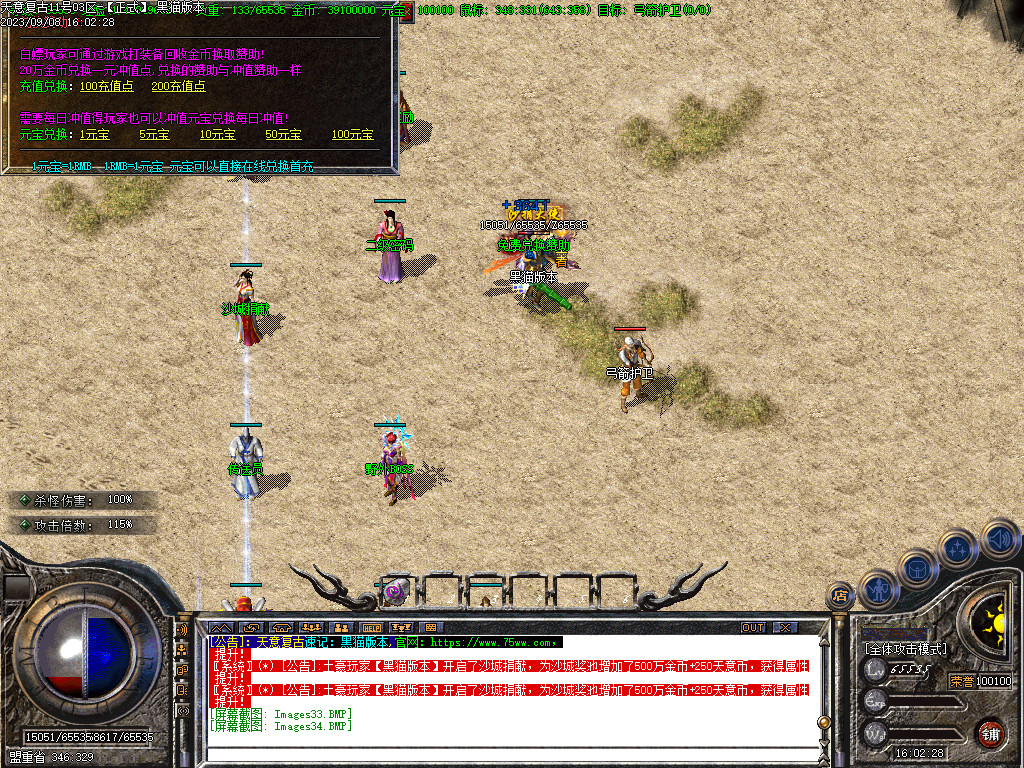Select the 10元宝 exchange option
This screenshot has height=768, width=1024.
point(217,134)
